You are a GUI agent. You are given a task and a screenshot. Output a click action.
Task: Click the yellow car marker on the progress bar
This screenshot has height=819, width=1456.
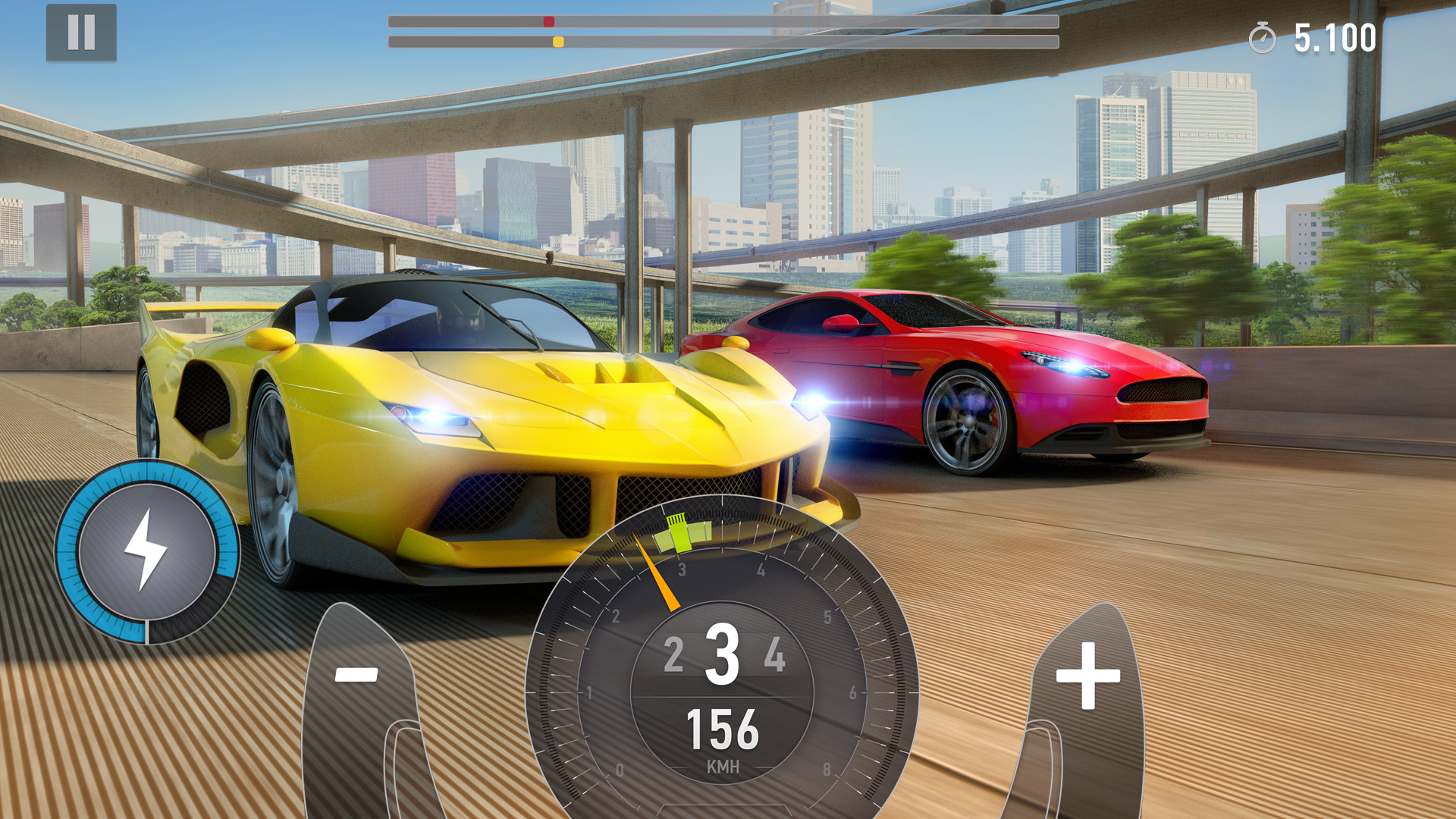(560, 42)
